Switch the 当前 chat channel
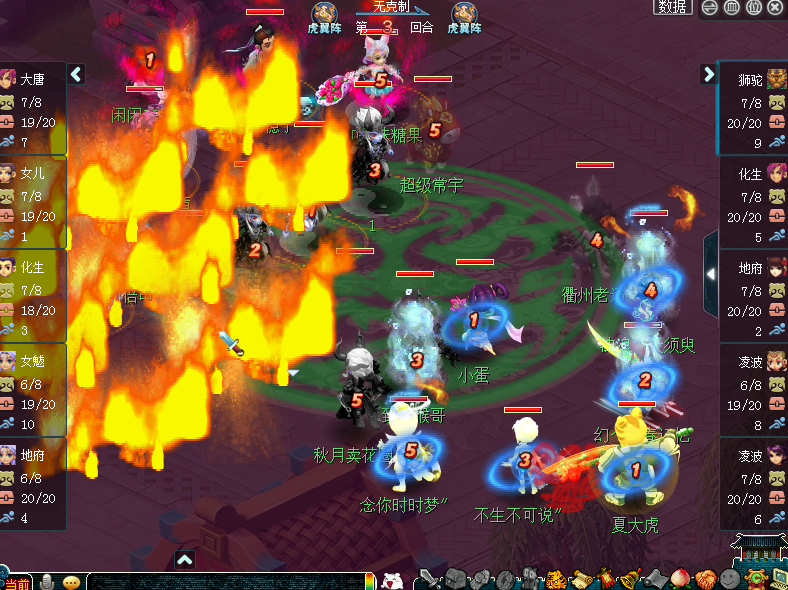Screen dimensions: 788x590 tap(16, 583)
